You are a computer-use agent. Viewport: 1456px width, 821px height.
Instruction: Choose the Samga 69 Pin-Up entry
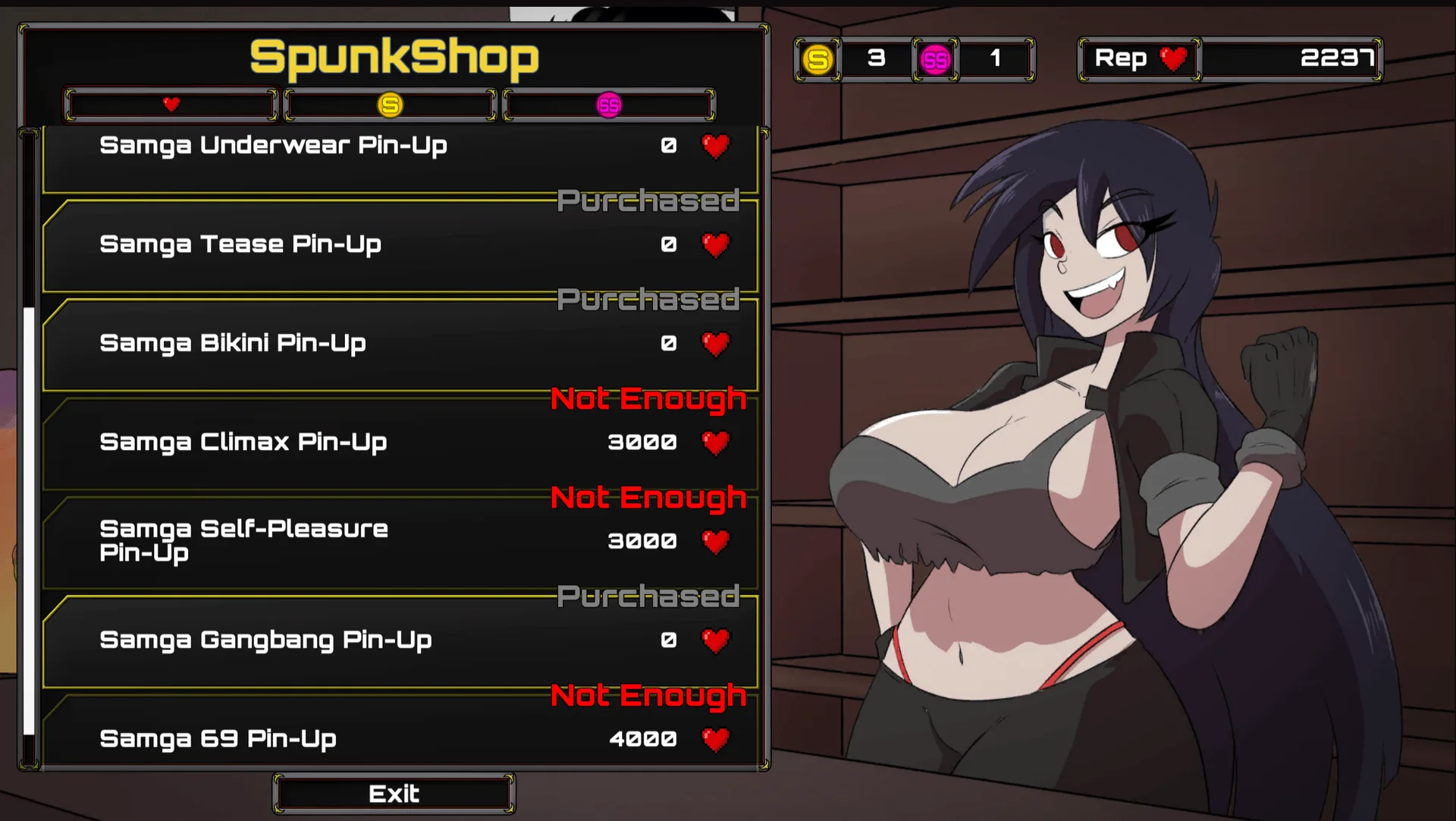click(400, 738)
